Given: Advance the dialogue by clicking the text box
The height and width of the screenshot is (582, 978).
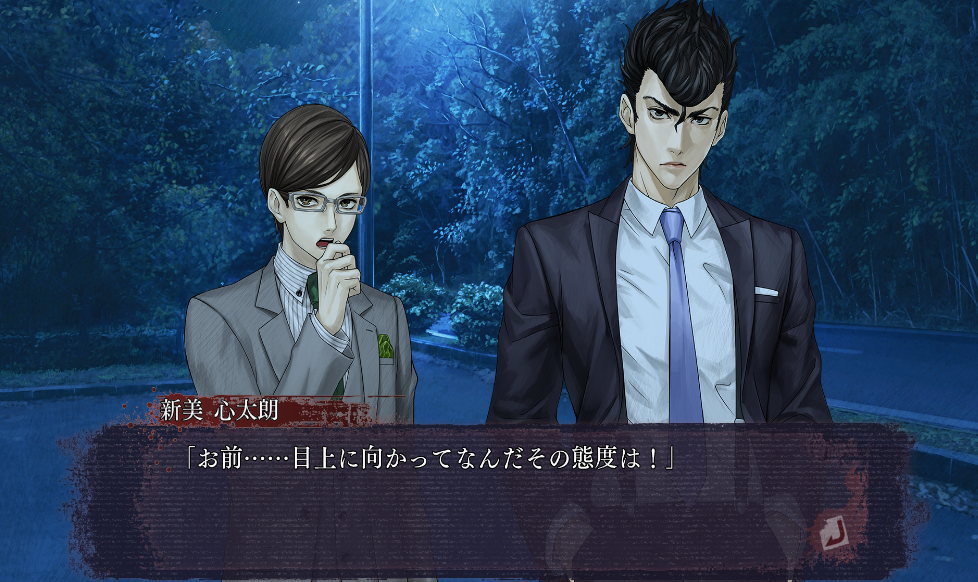Looking at the screenshot, I should coord(480,500).
